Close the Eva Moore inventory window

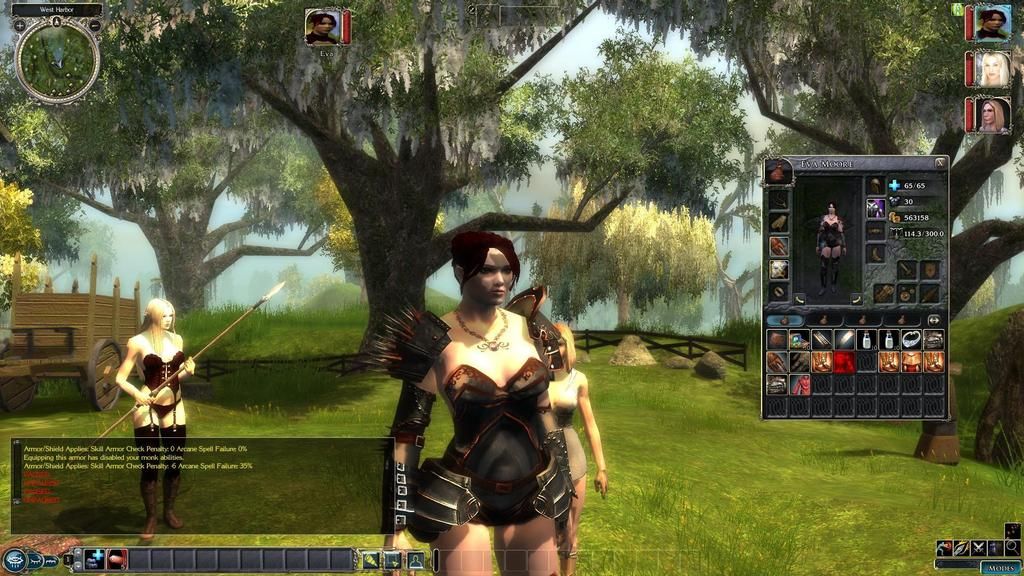click(x=940, y=163)
